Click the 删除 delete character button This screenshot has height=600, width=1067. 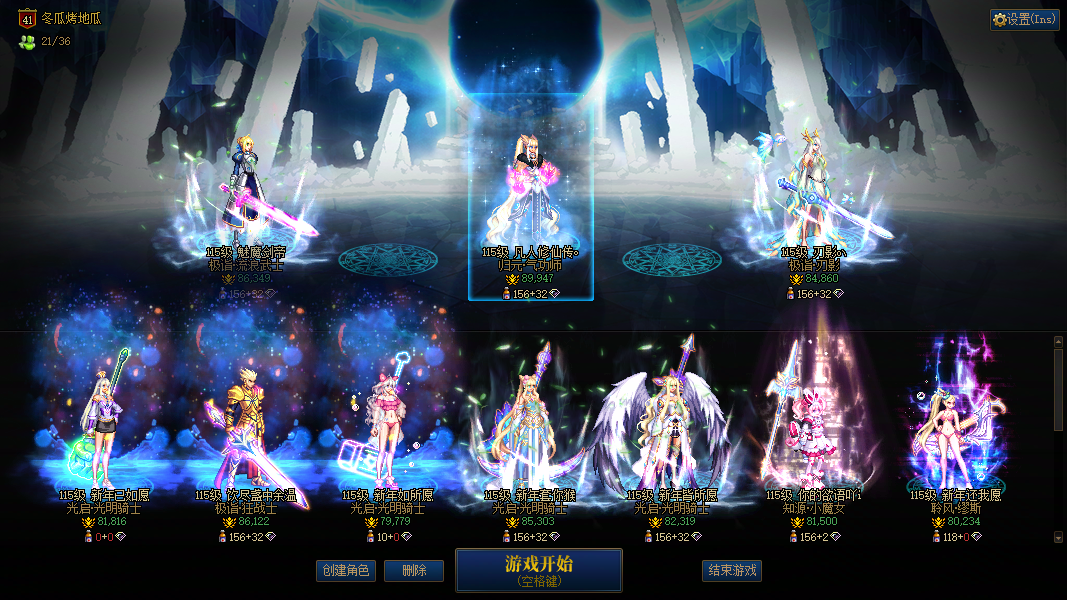414,571
